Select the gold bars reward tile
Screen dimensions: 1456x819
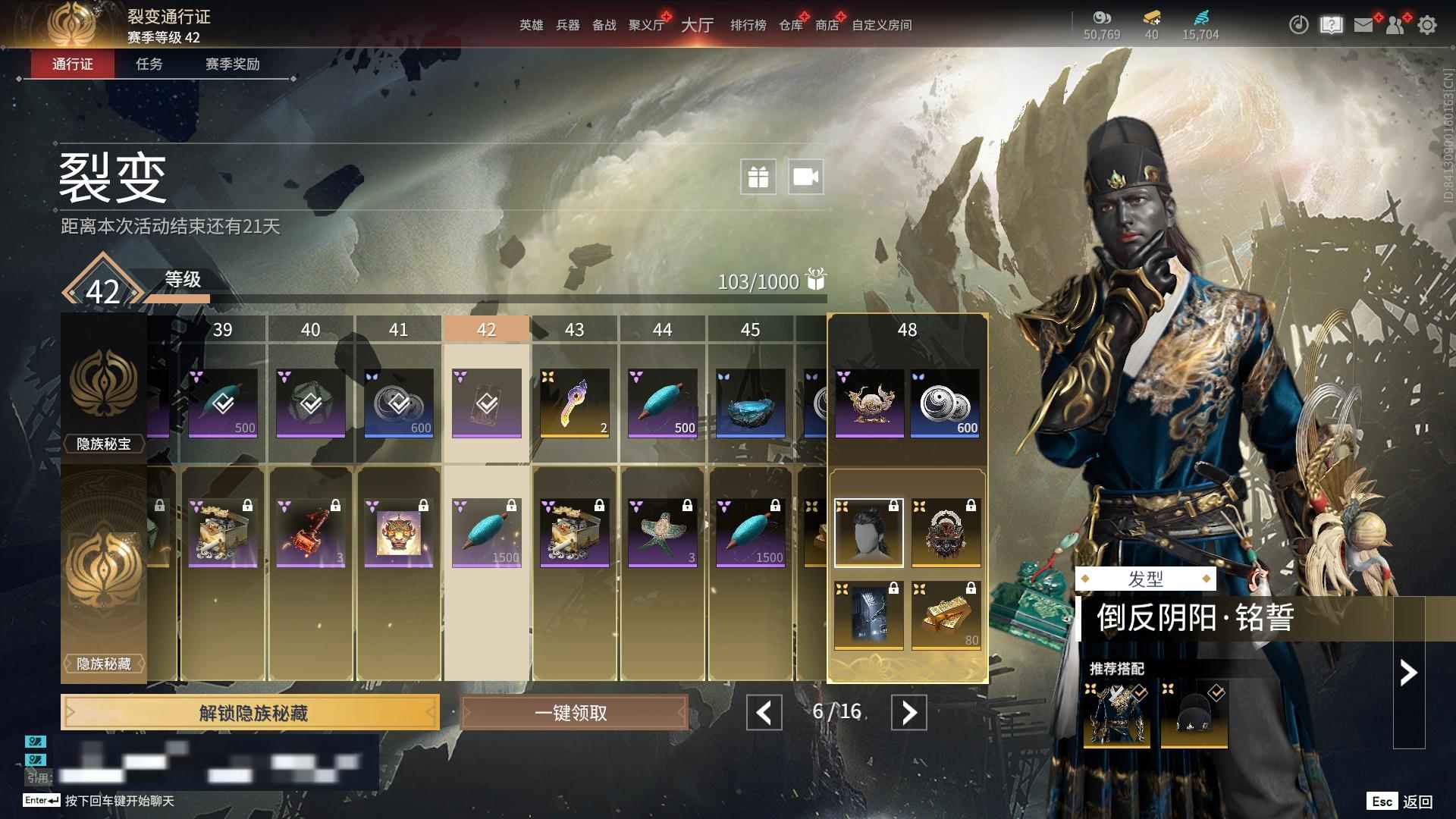coord(946,616)
